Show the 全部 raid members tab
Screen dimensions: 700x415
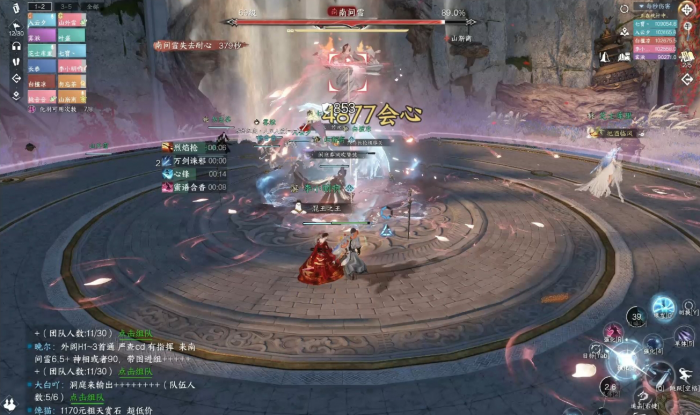tap(92, 6)
